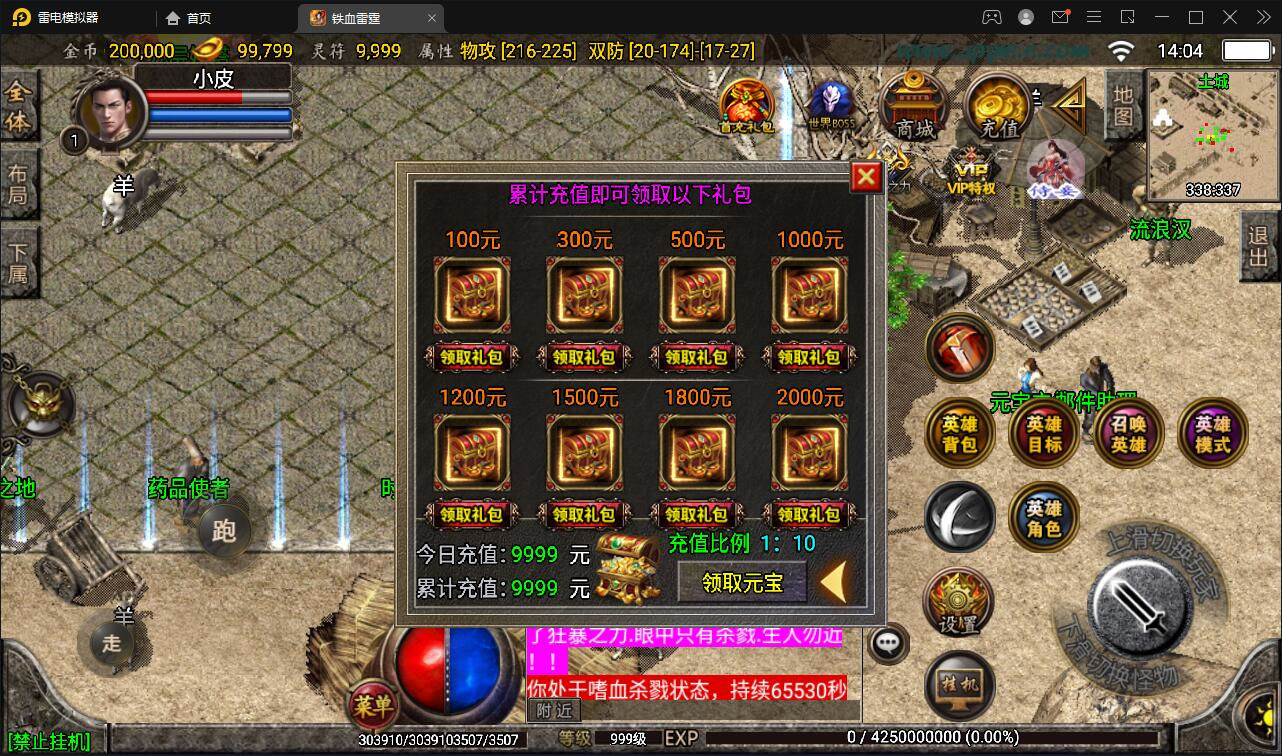Claim the 100元 gift pack
The image size is (1282, 756).
coord(472,357)
